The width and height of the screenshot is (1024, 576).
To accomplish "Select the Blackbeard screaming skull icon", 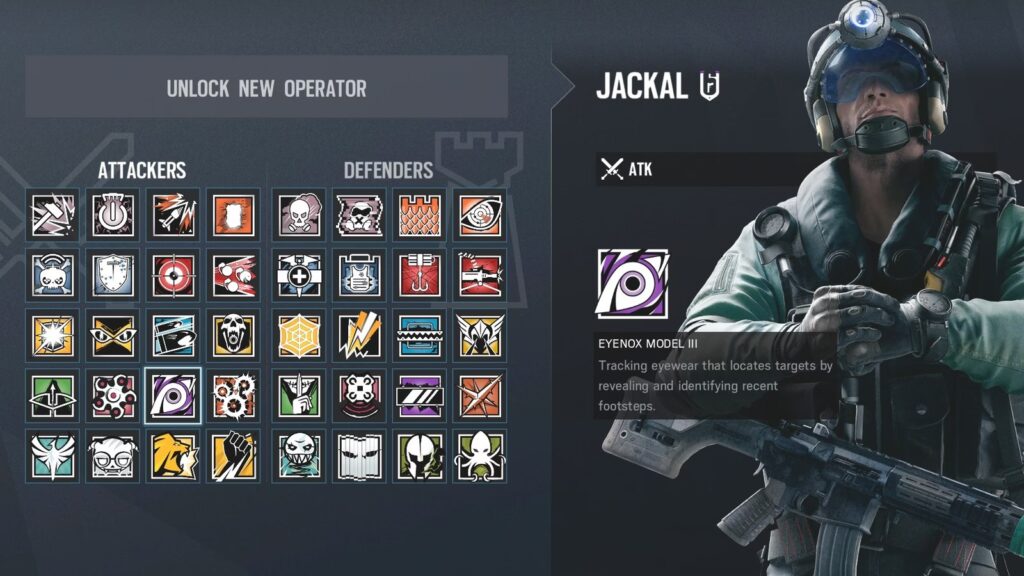I will (232, 334).
